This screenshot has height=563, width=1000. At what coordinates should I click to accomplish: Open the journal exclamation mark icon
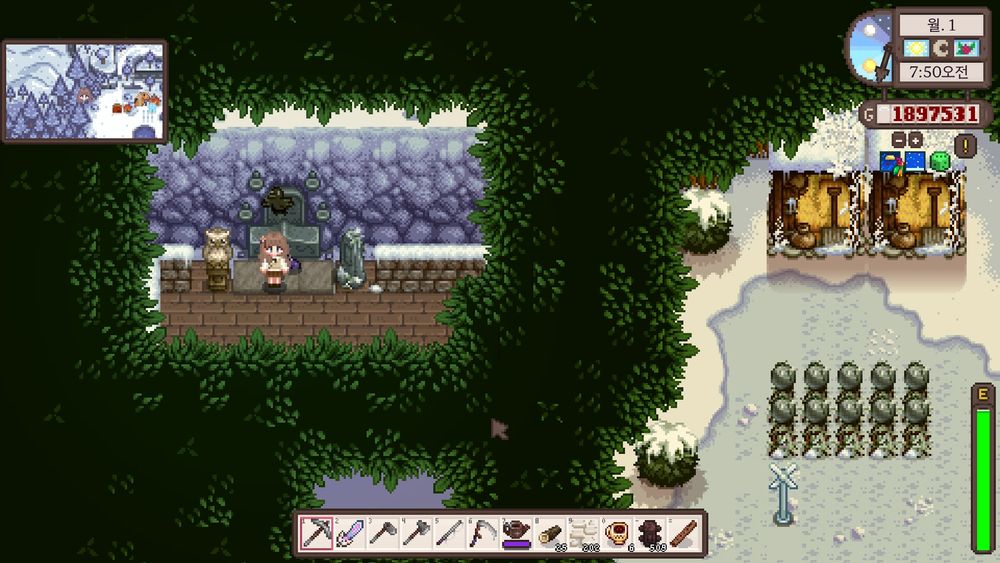tap(965, 146)
